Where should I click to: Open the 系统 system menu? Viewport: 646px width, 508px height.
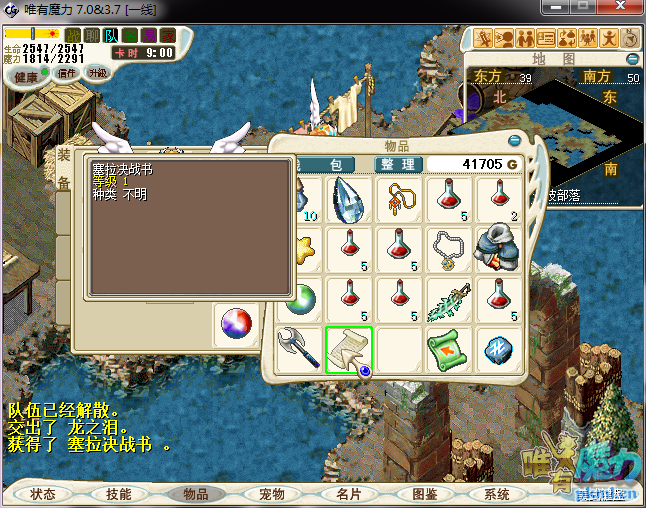coord(497,494)
